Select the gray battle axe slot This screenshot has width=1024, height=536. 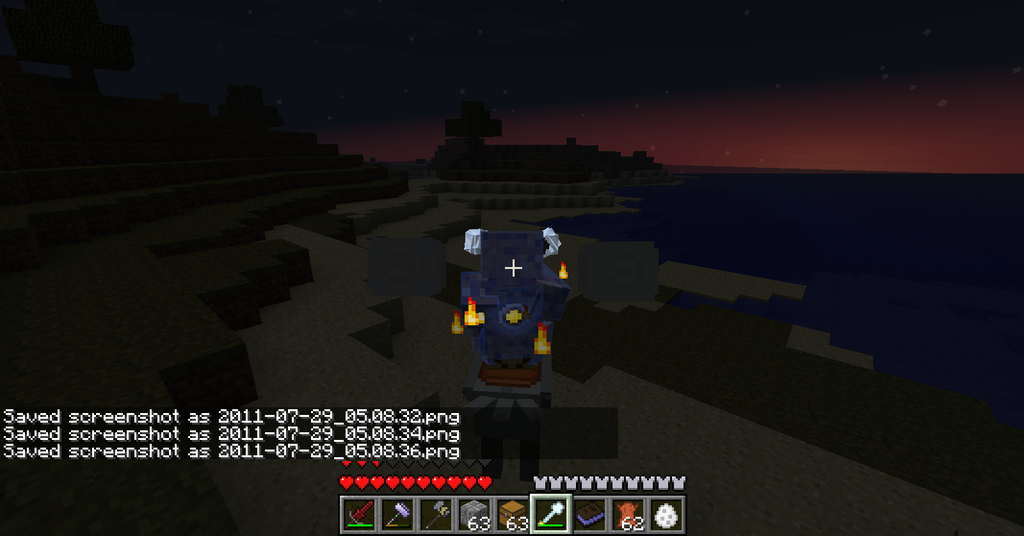coord(435,514)
